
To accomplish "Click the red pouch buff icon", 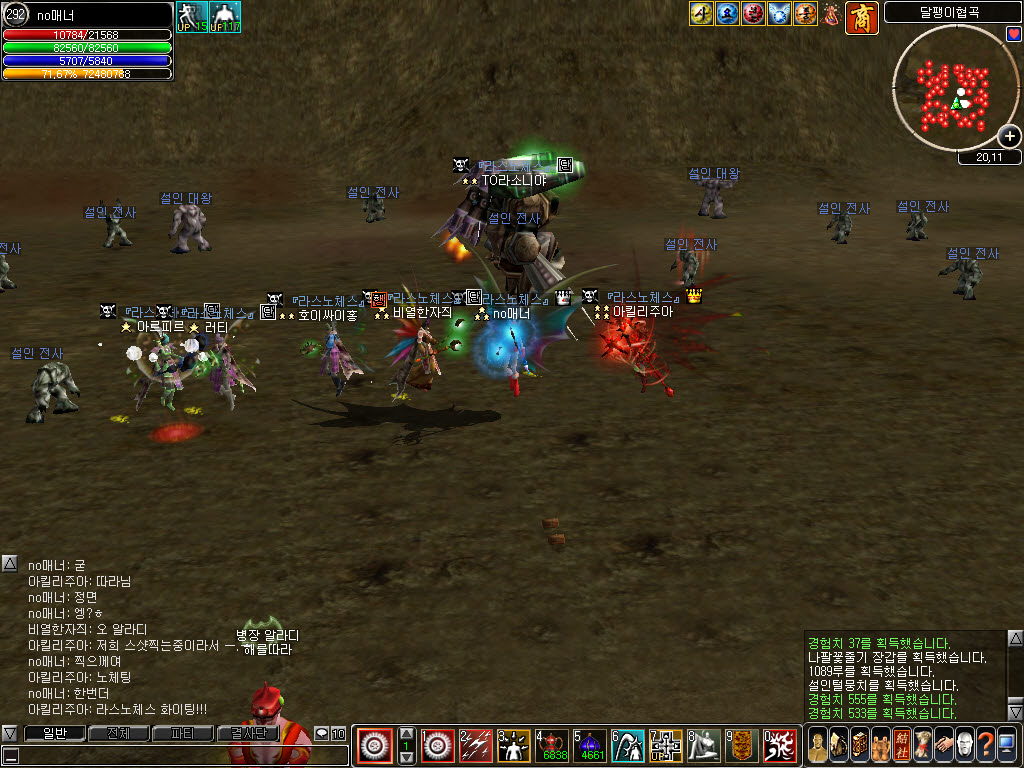I will (831, 14).
